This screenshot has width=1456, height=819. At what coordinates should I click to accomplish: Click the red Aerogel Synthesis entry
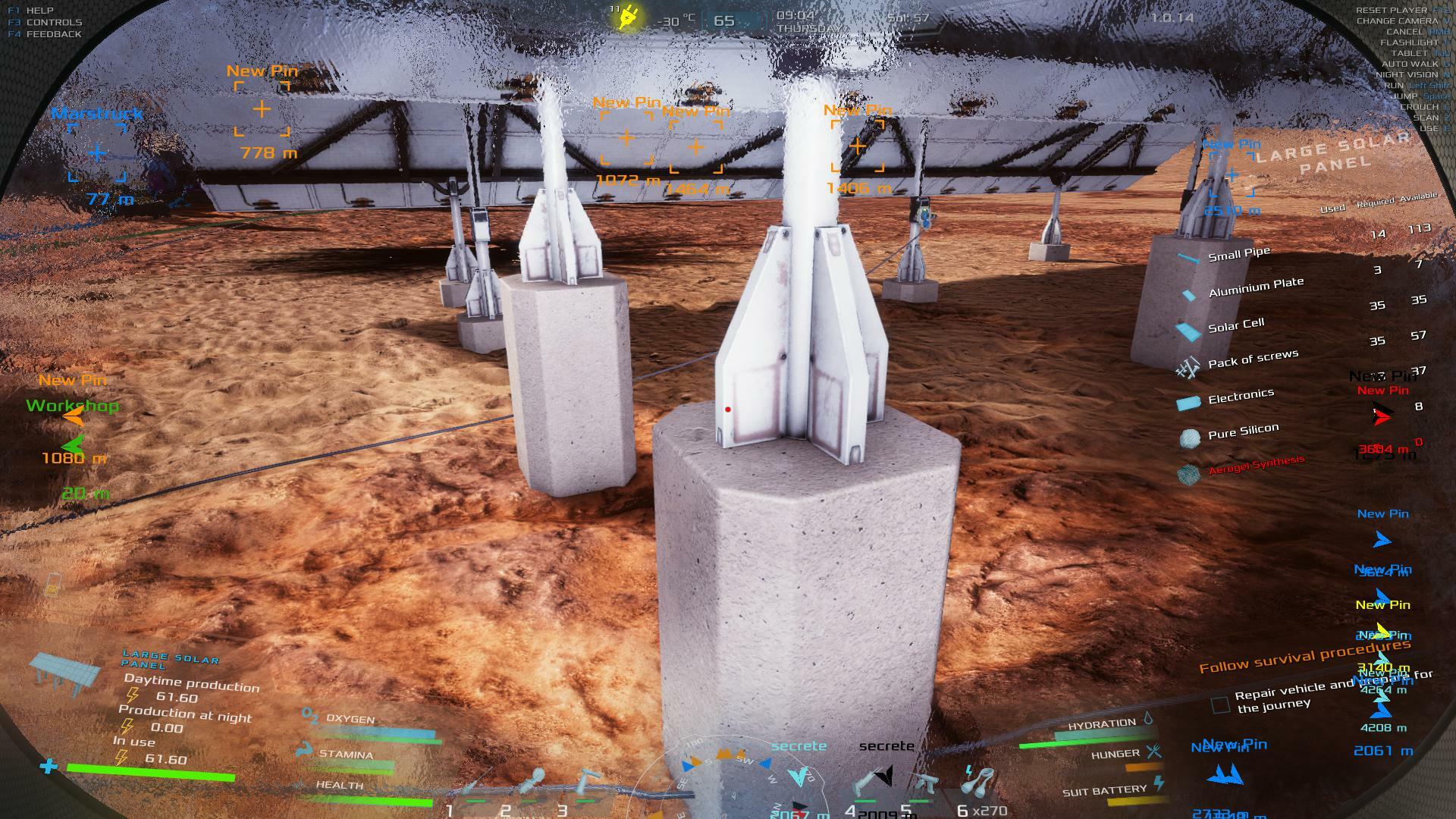(x=1255, y=466)
